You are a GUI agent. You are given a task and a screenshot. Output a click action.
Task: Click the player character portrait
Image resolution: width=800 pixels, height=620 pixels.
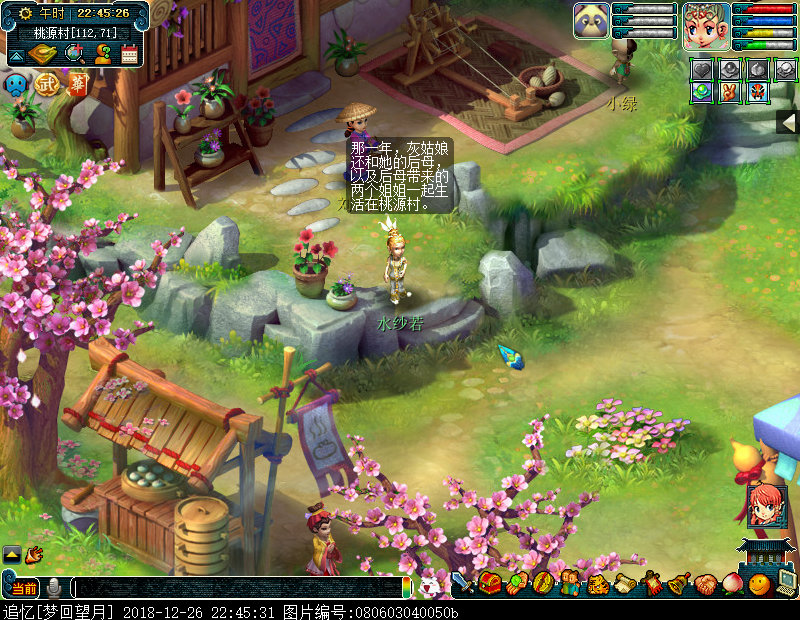706,25
